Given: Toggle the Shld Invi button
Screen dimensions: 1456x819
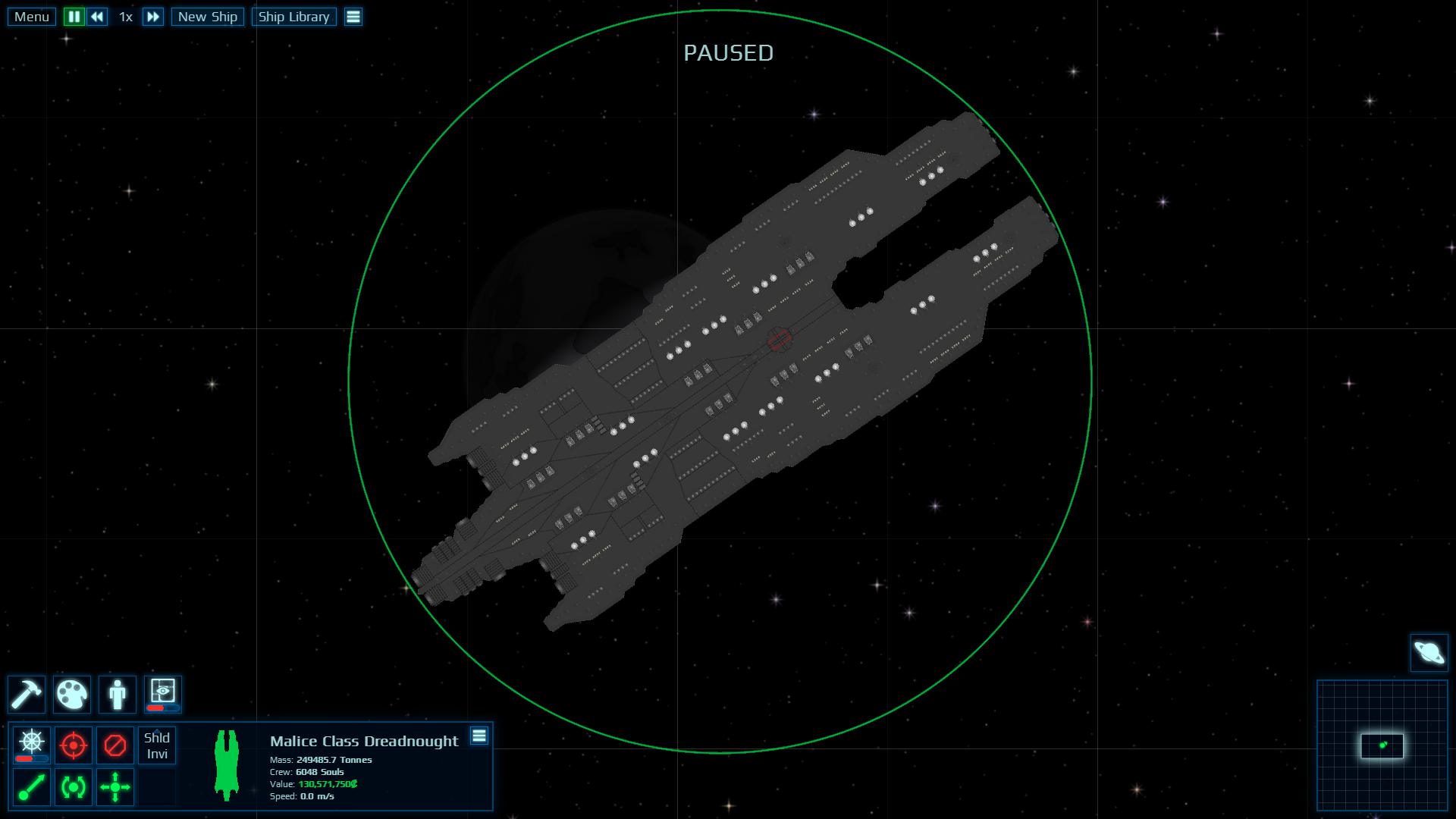Looking at the screenshot, I should [x=157, y=745].
